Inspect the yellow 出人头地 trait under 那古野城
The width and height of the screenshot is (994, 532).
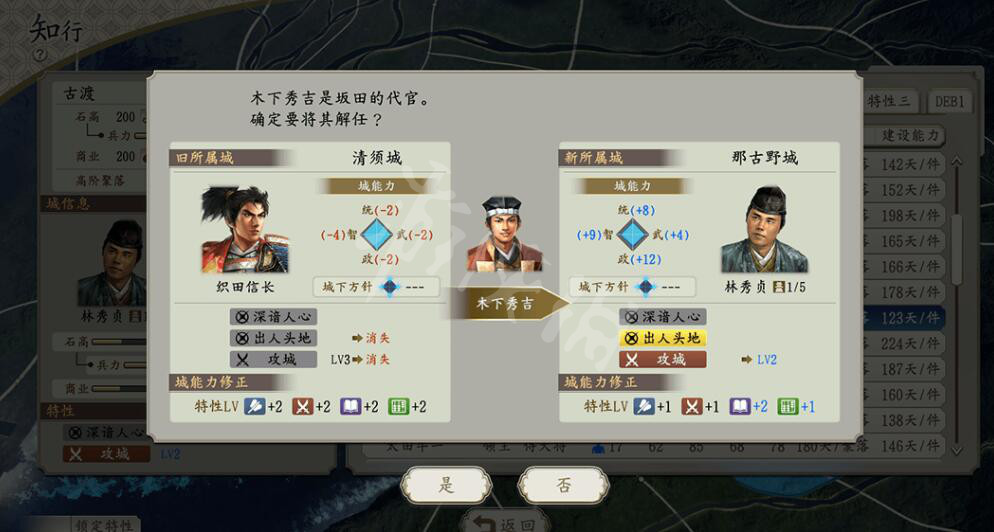tap(663, 338)
